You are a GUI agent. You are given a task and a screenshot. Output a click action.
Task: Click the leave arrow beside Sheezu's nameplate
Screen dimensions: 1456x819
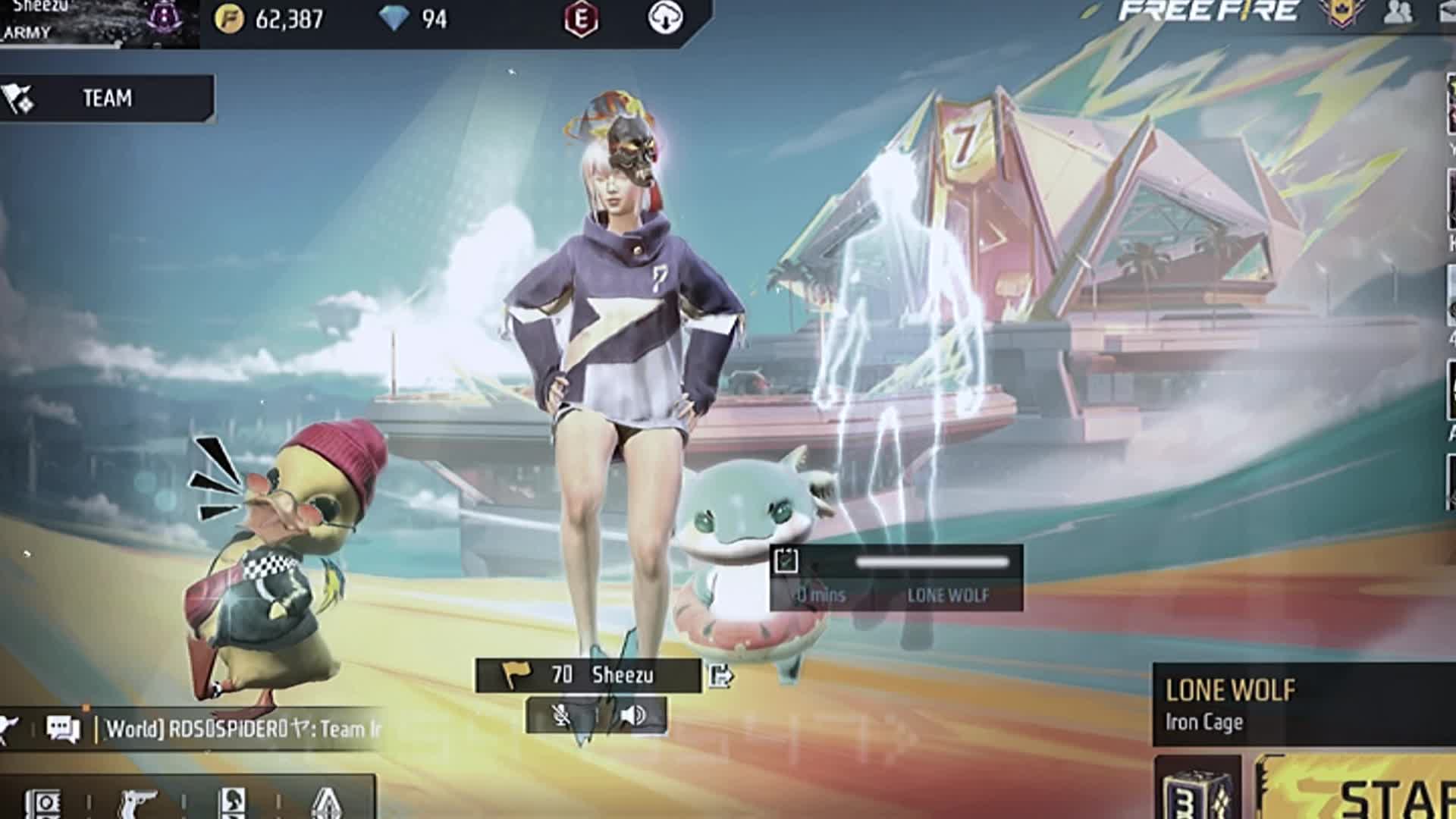click(x=720, y=675)
